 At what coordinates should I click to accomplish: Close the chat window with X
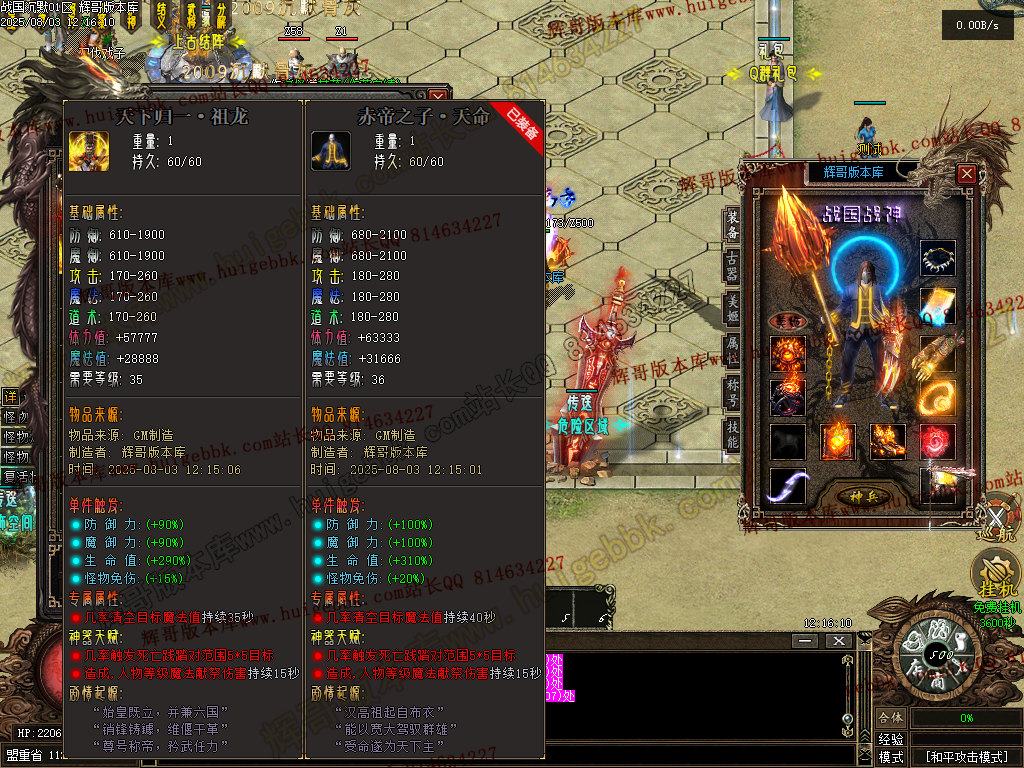[x=838, y=640]
